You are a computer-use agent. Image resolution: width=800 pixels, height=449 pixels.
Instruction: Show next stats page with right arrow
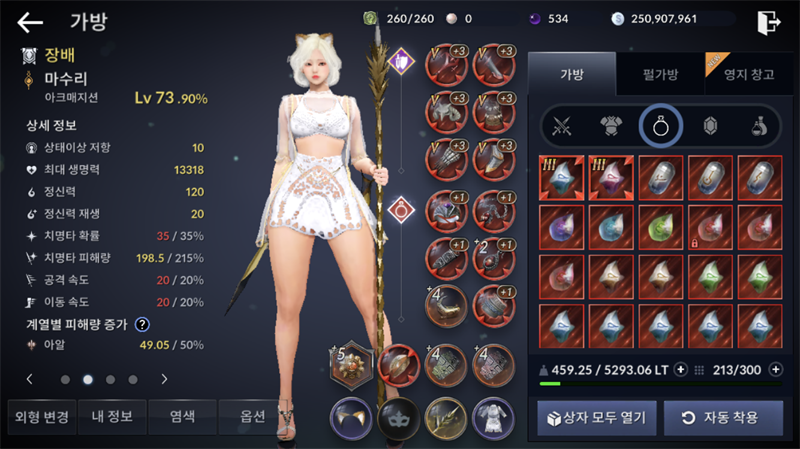(164, 379)
